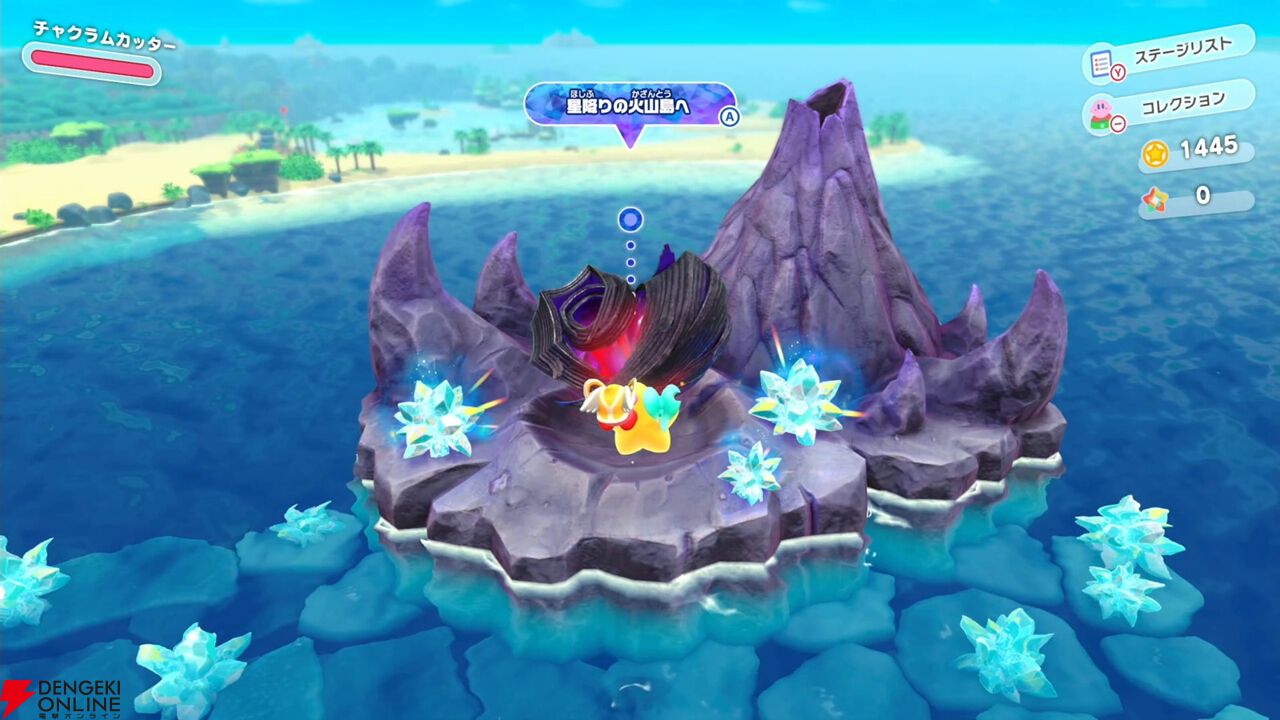Click the gold star coin icon
1280x720 pixels.
[x=1155, y=155]
